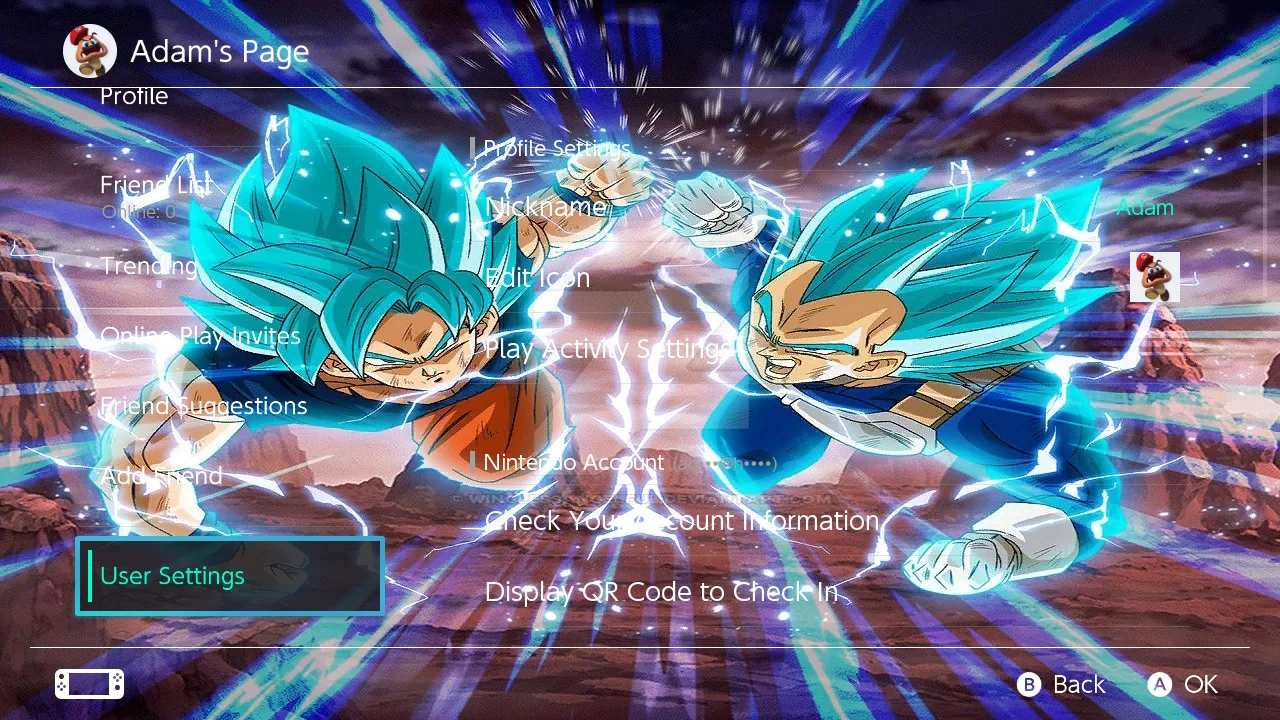Image resolution: width=1280 pixels, height=720 pixels.
Task: Check Your Account Information
Action: (x=681, y=520)
